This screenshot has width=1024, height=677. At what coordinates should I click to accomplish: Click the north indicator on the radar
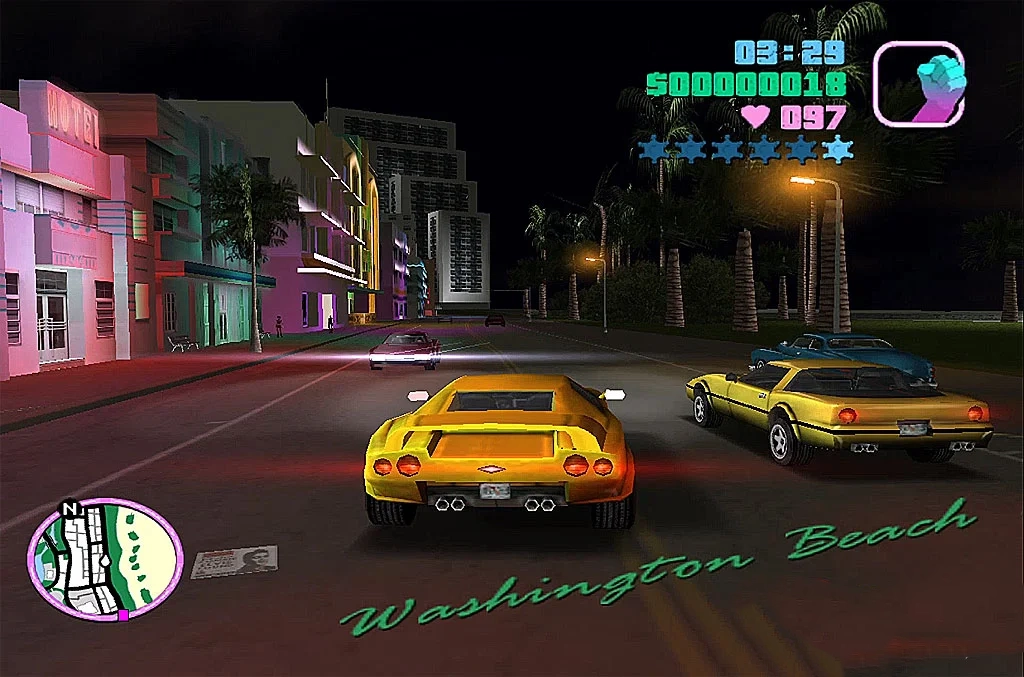click(x=69, y=507)
